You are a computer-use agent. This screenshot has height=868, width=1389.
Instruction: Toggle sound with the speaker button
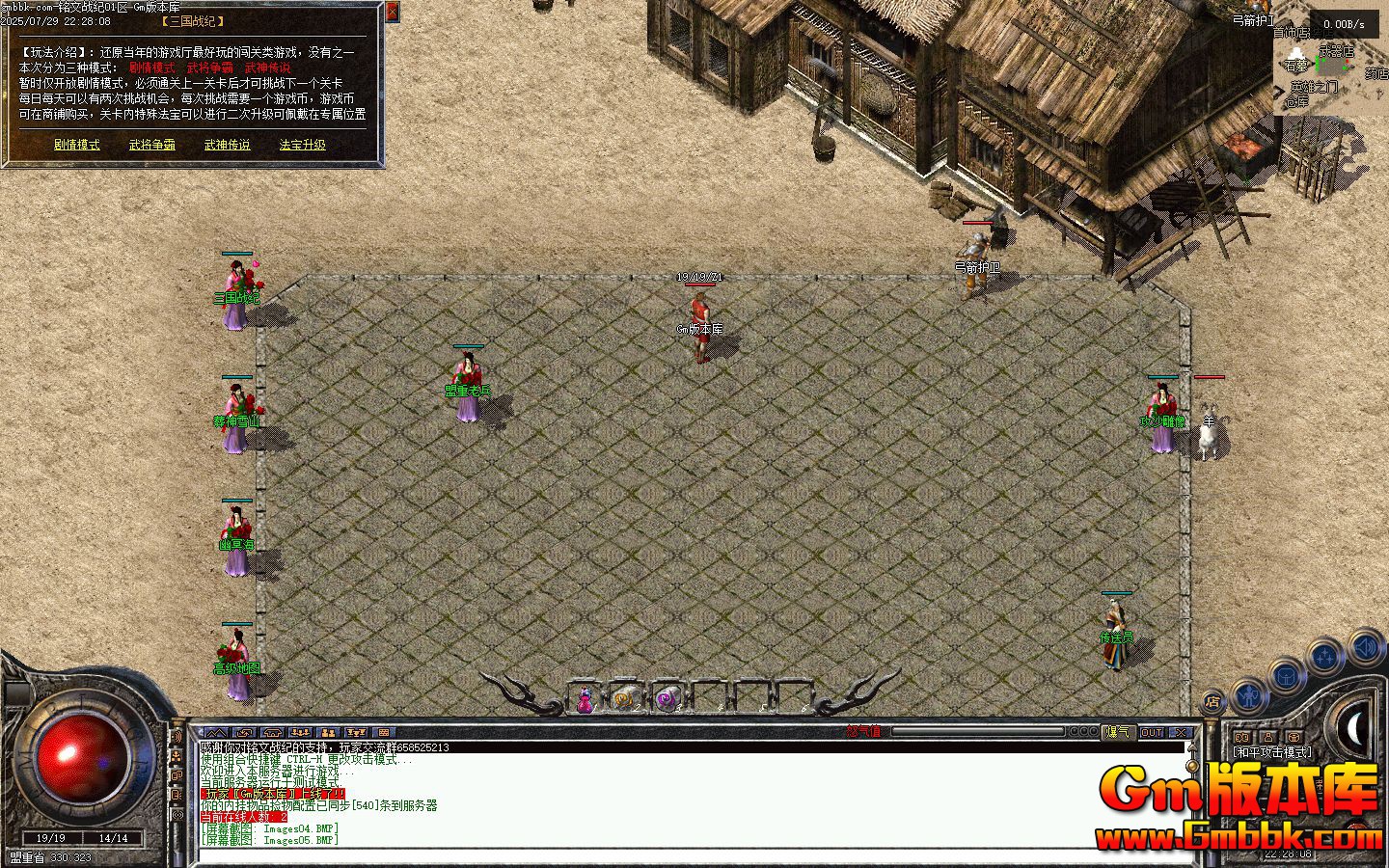click(1366, 645)
